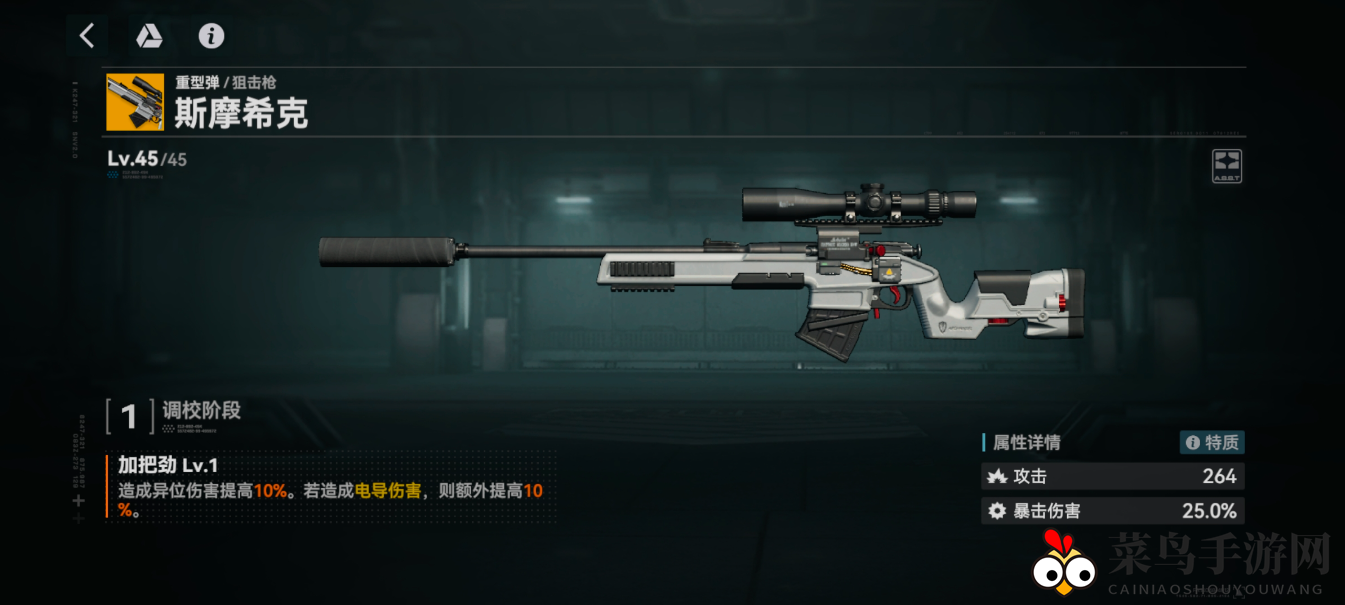Open the 加把劲 Lv.1 skill description

point(330,487)
